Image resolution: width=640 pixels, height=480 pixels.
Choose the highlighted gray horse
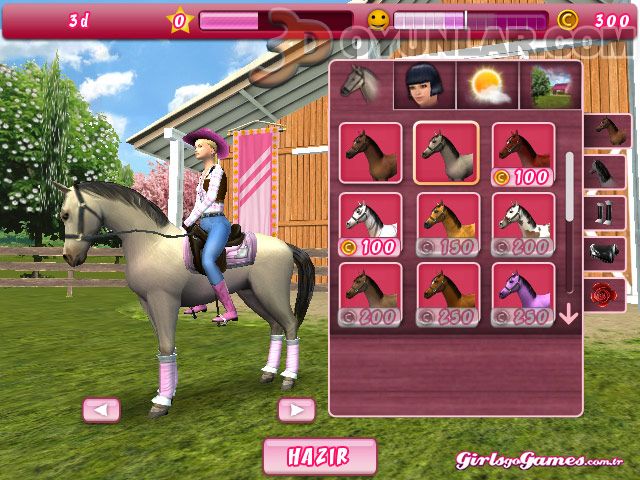(x=446, y=152)
